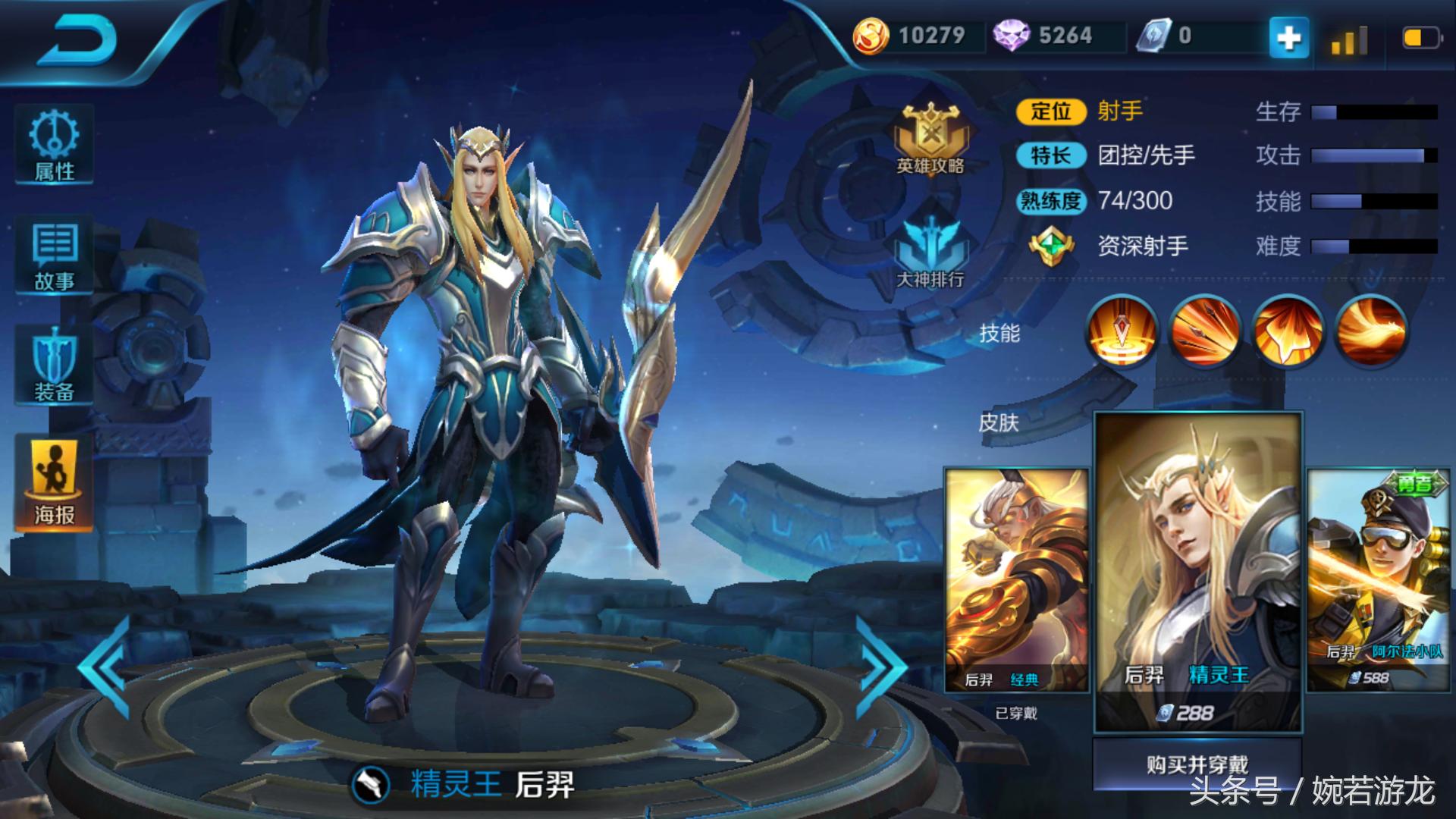Choose the 后羿 经典 classic skin card
Screen dimensions: 1456x819
(1016, 580)
